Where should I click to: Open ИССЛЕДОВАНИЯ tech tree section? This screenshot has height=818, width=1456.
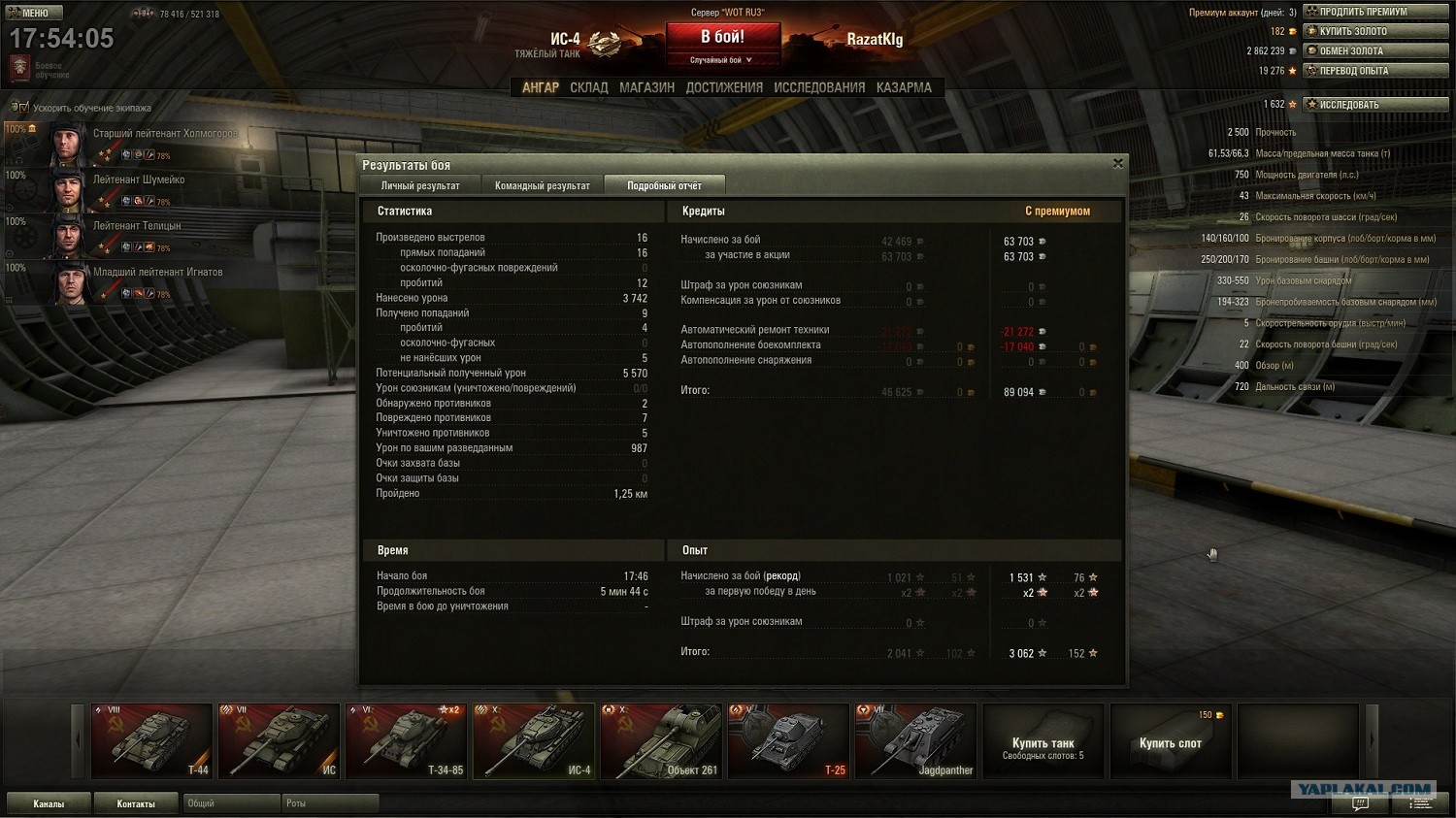pyautogui.click(x=819, y=87)
